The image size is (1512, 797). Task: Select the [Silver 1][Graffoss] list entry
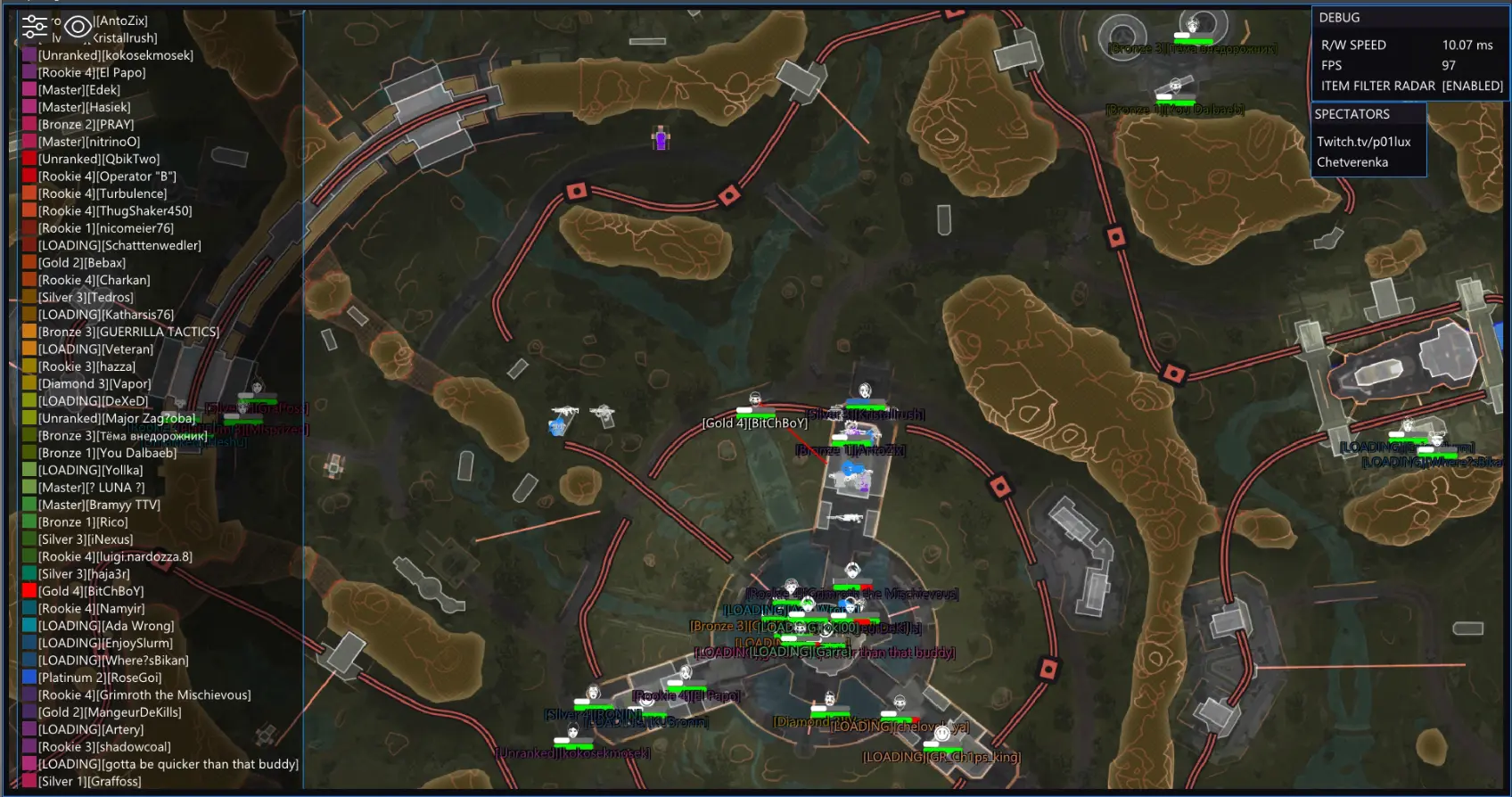89,782
